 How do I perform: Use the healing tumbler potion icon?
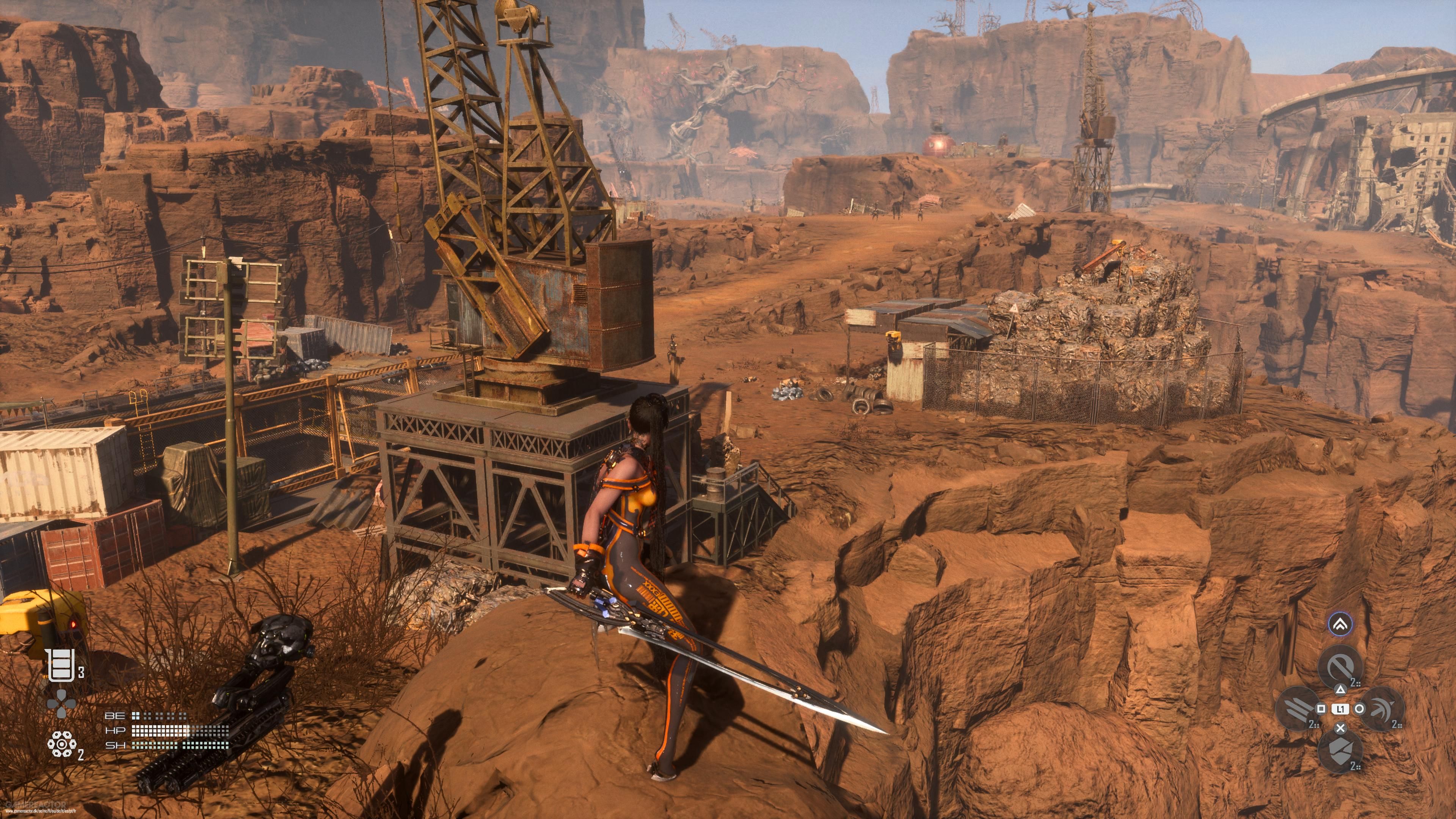(61, 665)
